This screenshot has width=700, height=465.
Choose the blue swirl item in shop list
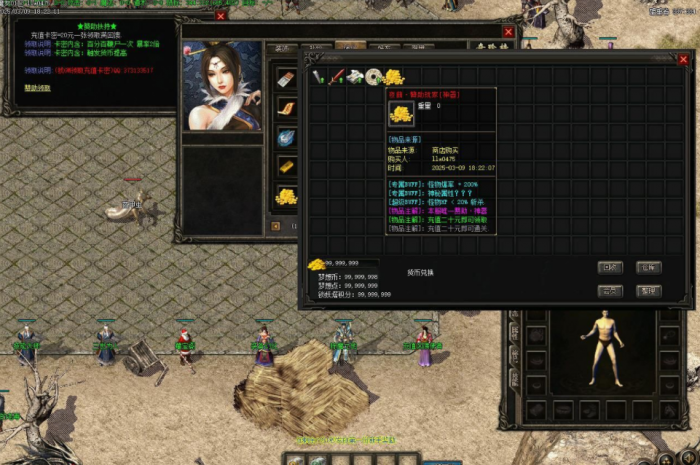tap(286, 138)
